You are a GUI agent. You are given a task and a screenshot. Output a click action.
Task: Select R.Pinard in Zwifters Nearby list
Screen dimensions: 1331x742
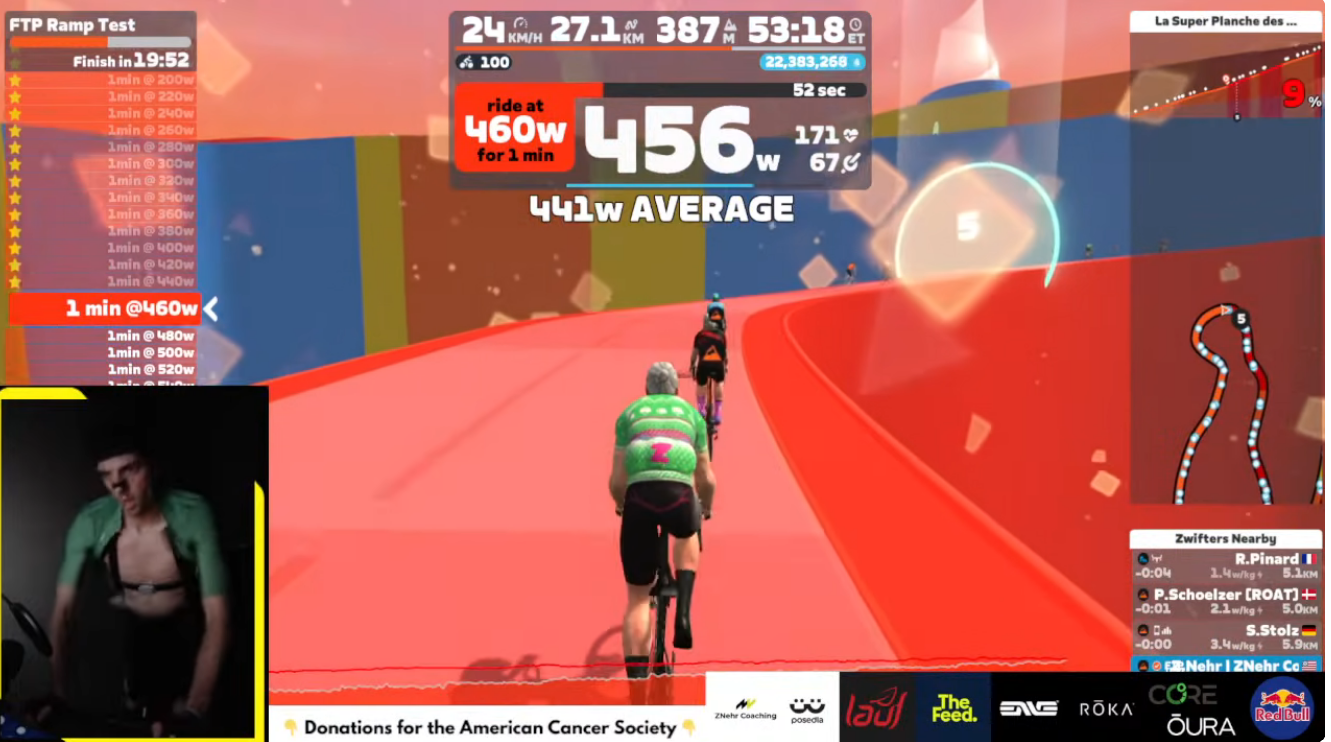pyautogui.click(x=1226, y=566)
